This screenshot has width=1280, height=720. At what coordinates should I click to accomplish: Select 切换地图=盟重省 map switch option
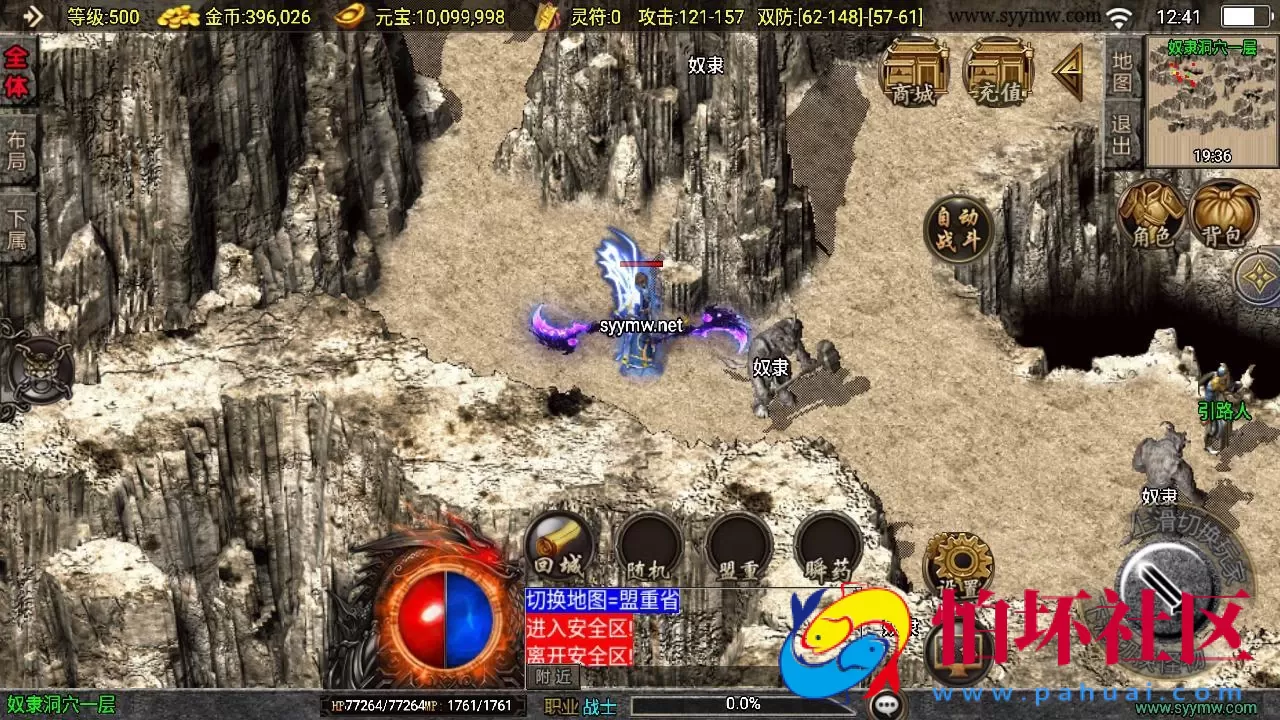pyautogui.click(x=603, y=601)
